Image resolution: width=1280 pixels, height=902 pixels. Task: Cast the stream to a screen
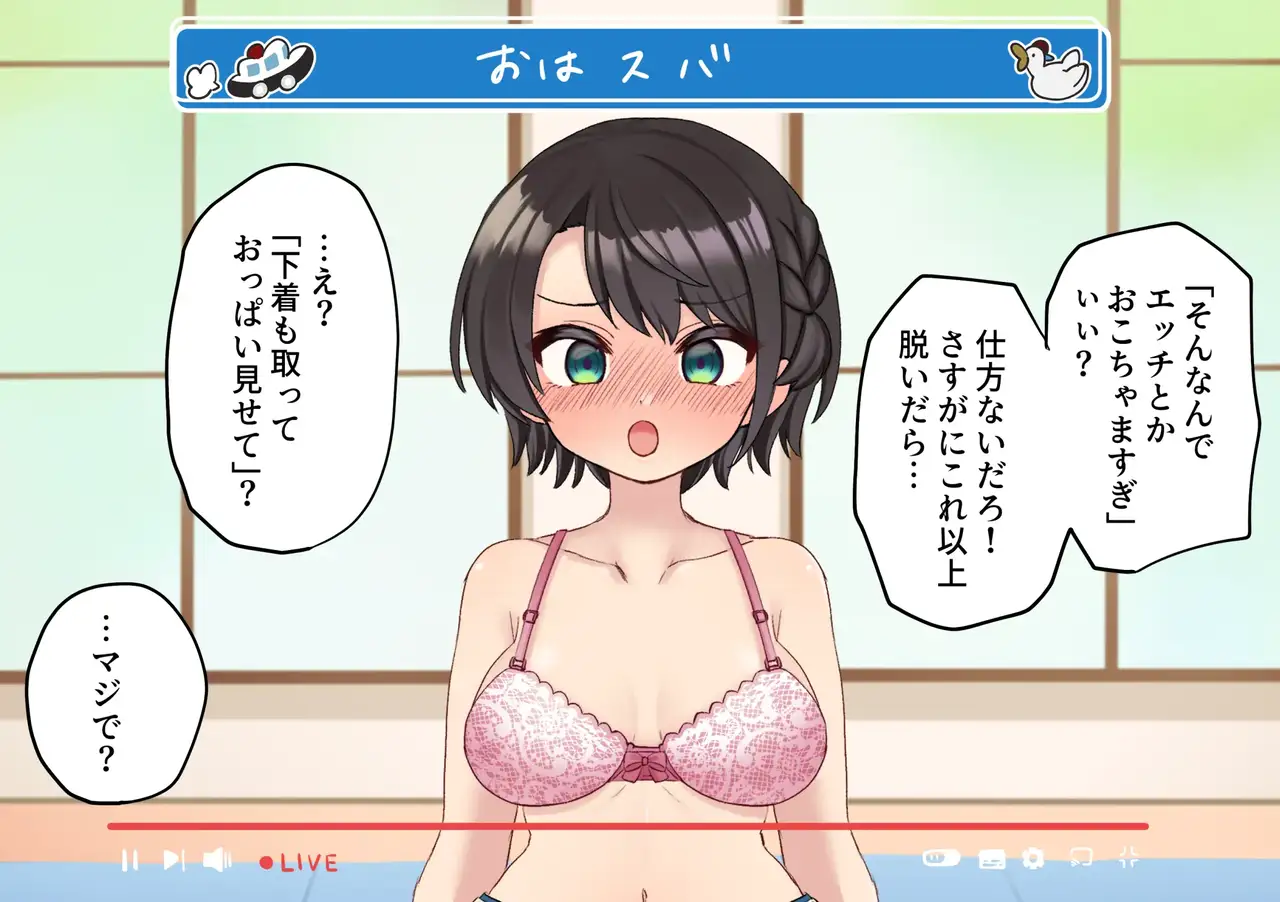1081,857
